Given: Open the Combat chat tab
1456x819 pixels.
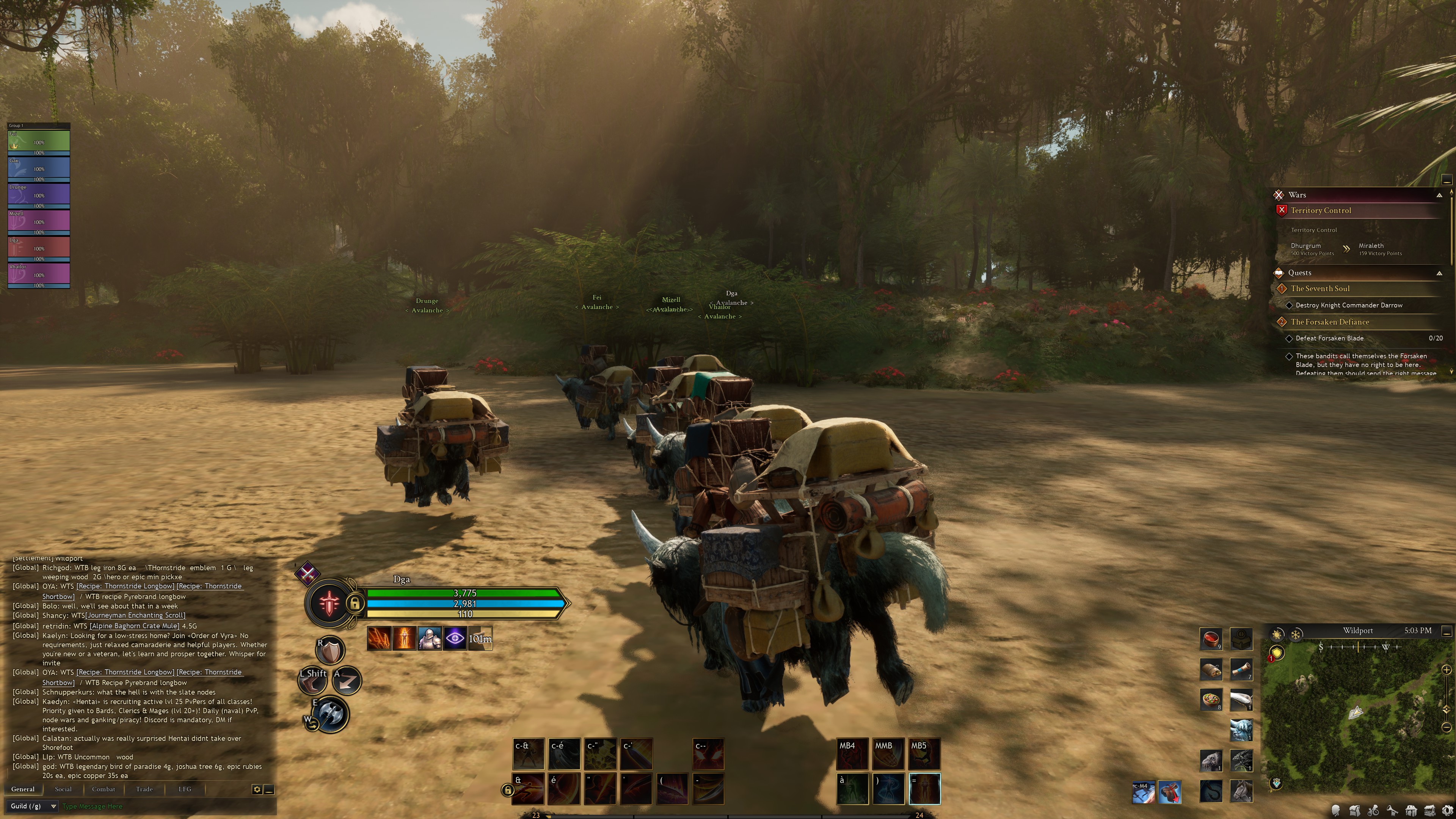Looking at the screenshot, I should [x=104, y=789].
